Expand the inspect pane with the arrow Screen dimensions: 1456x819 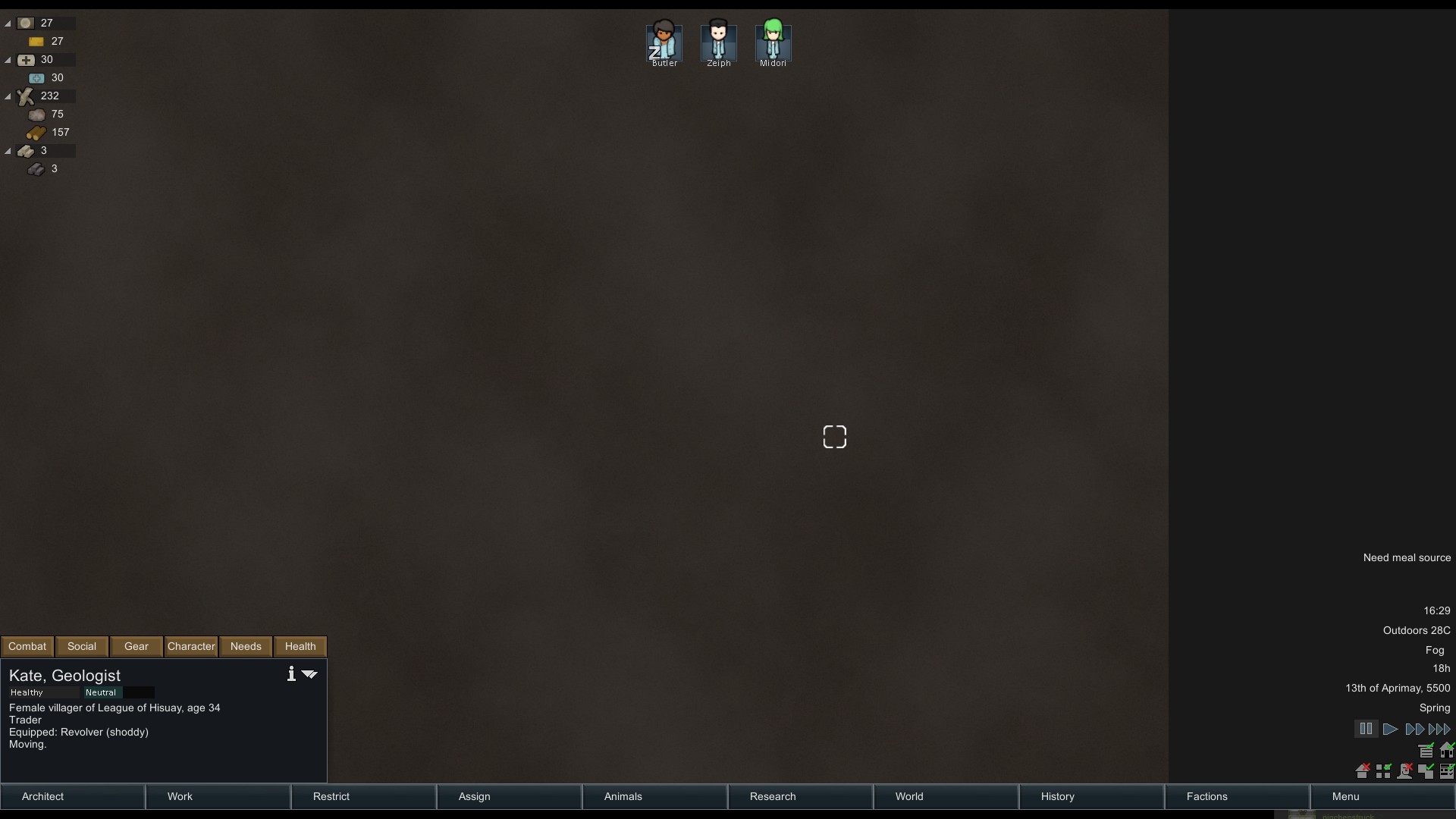(309, 673)
